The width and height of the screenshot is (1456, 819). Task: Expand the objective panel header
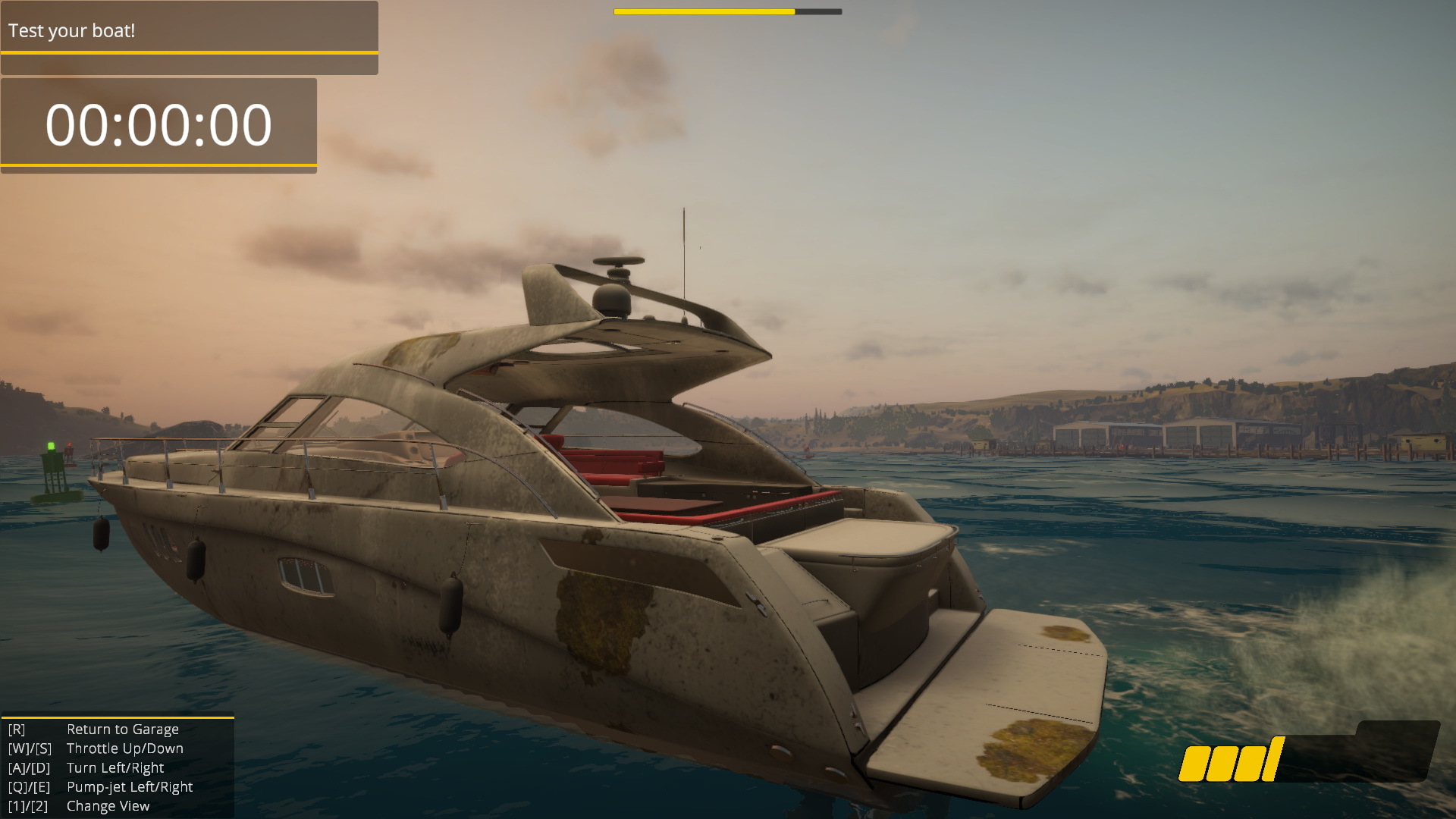190,32
